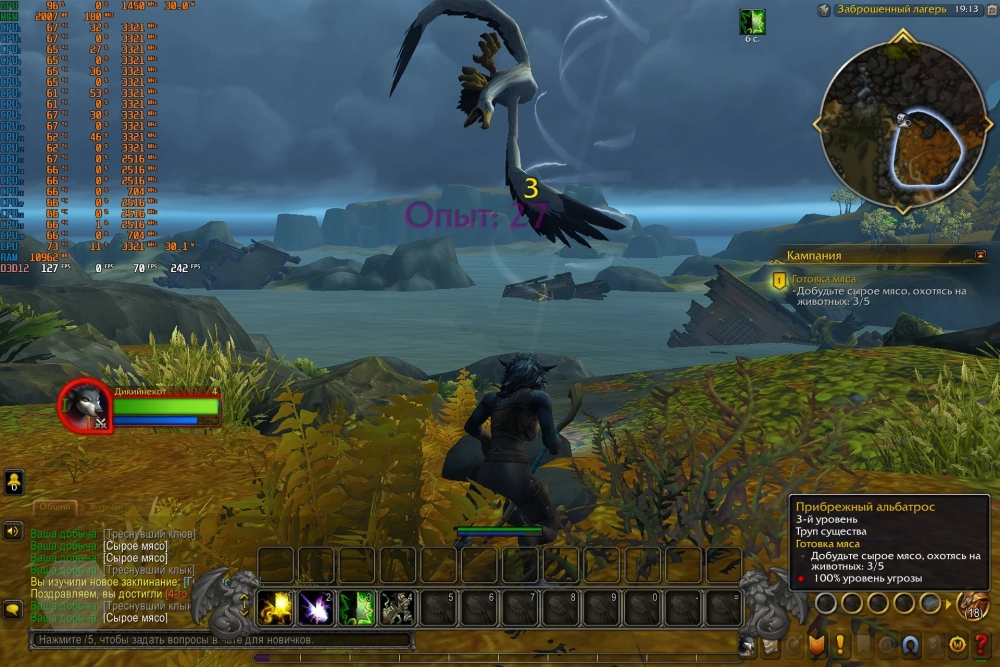Open the yellow bell notifications button
1000x667 pixels.
[14, 482]
